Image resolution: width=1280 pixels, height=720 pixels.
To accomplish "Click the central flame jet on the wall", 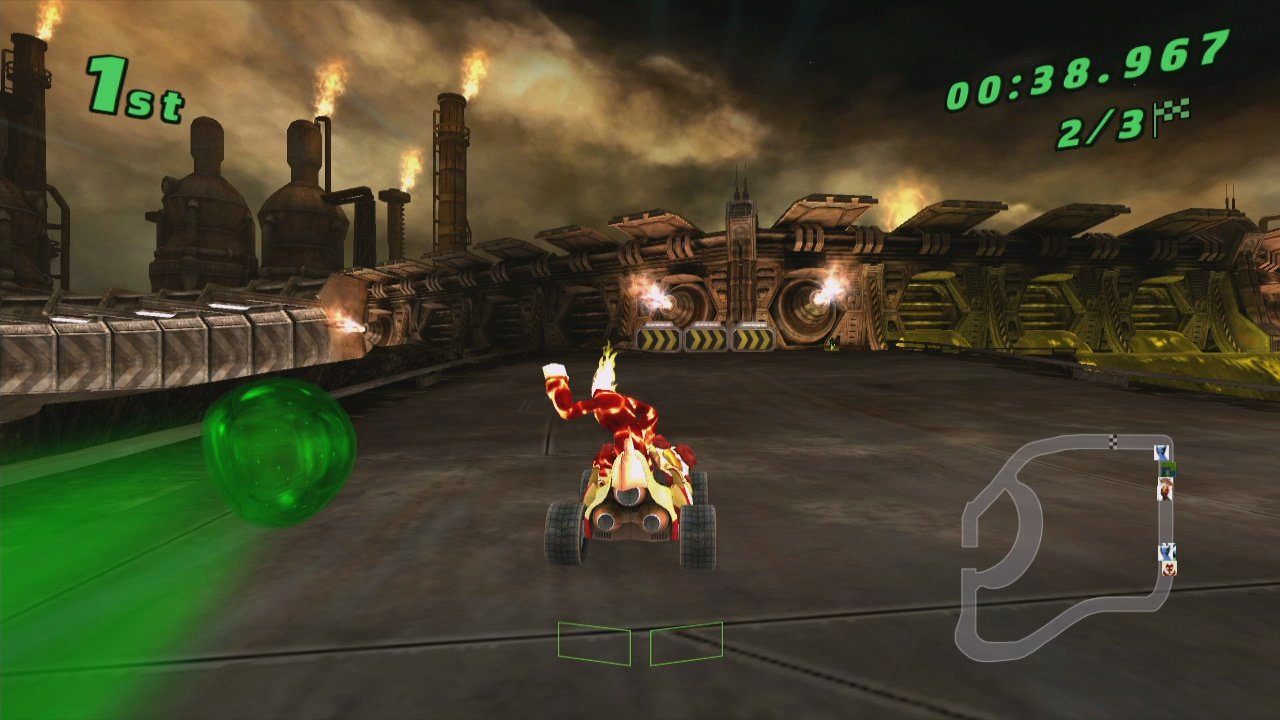I will (655, 297).
